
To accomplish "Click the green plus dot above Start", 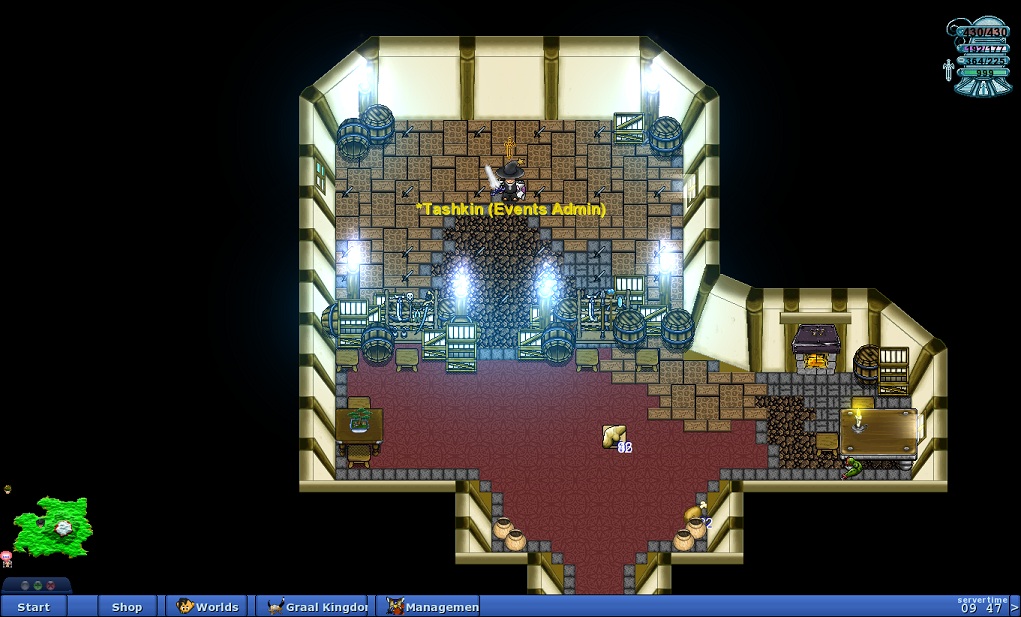I will coord(37,585).
